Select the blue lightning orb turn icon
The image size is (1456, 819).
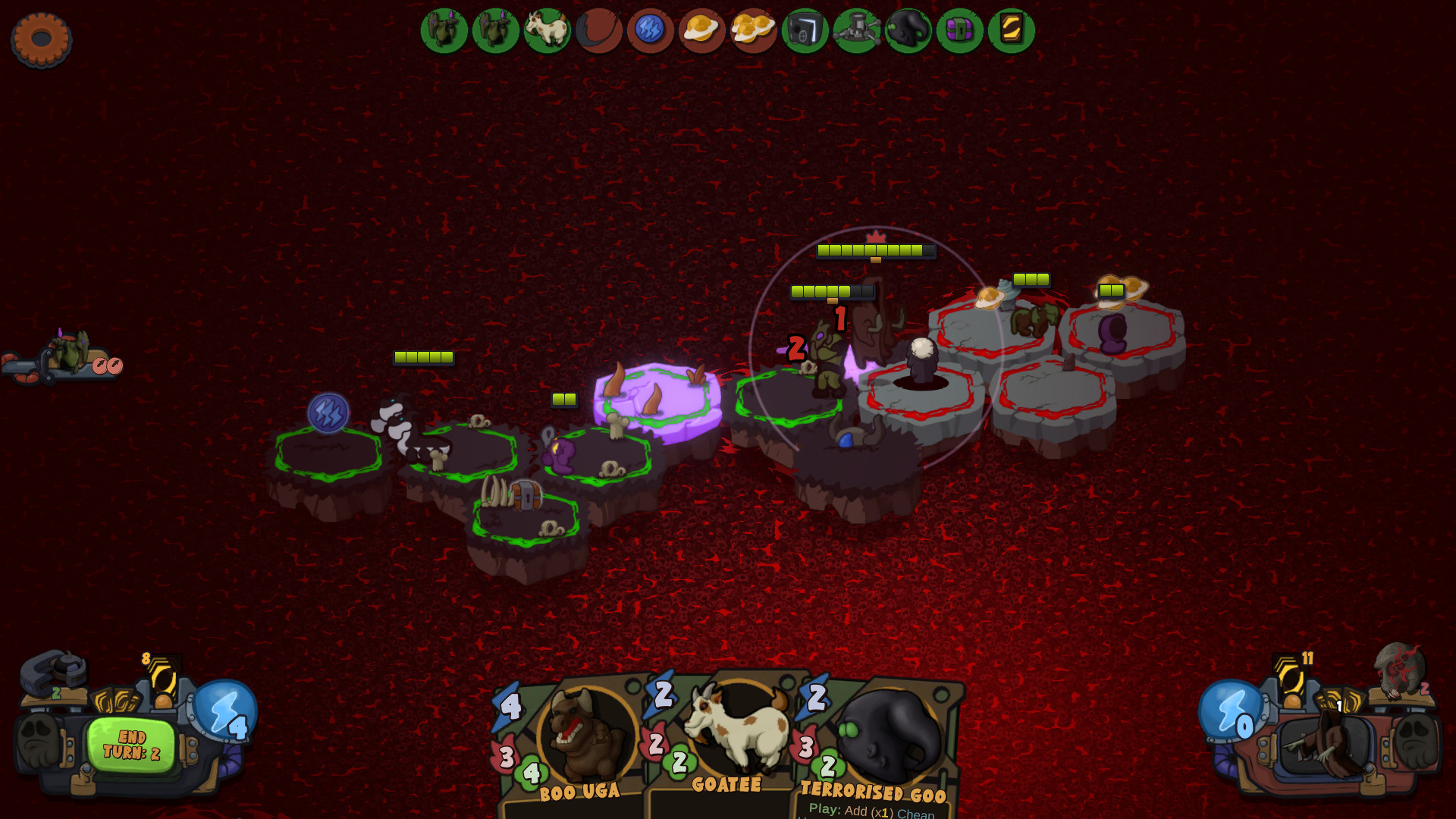pyautogui.click(x=650, y=30)
